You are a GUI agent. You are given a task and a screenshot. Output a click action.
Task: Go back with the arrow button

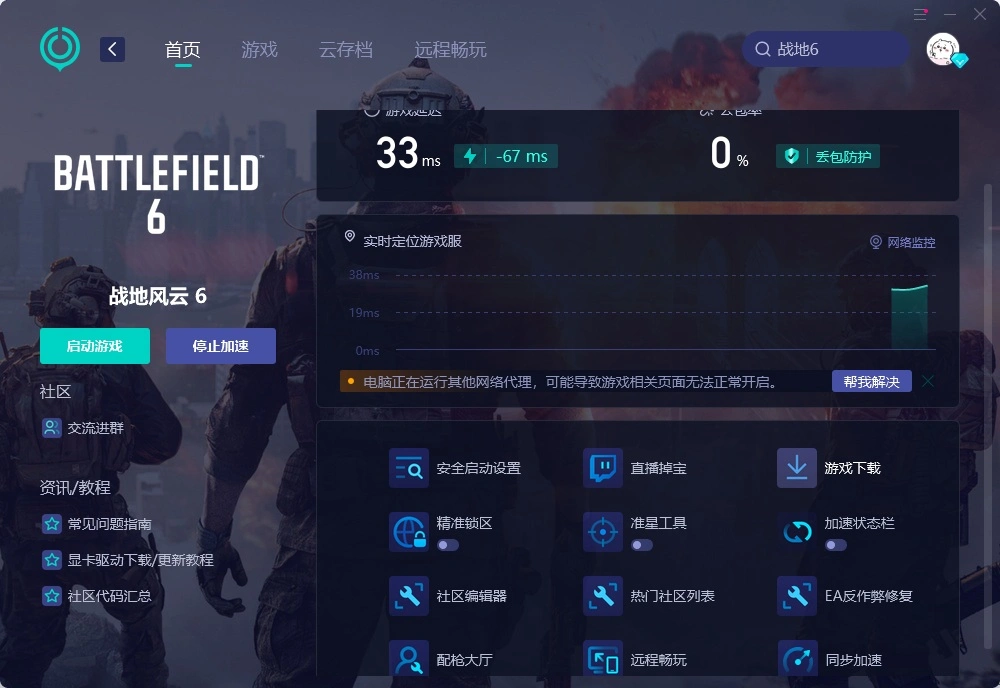tap(112, 49)
